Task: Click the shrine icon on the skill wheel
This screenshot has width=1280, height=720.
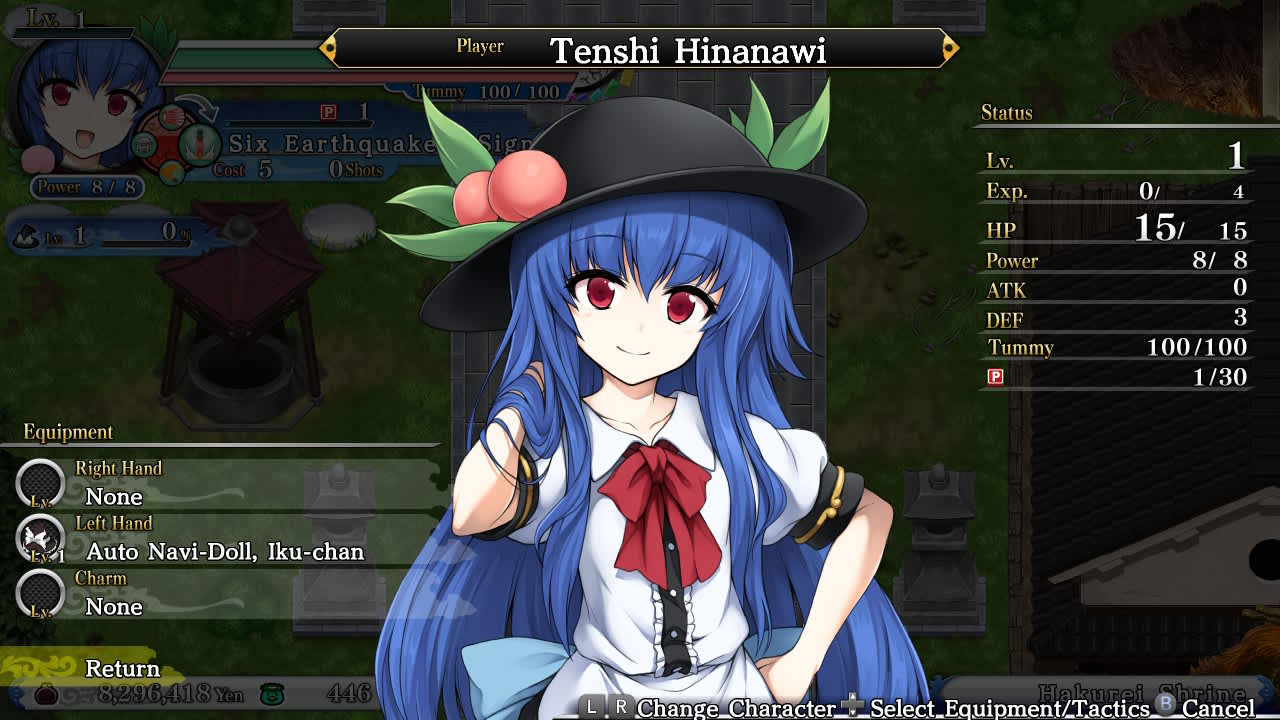Action: pyautogui.click(x=144, y=145)
